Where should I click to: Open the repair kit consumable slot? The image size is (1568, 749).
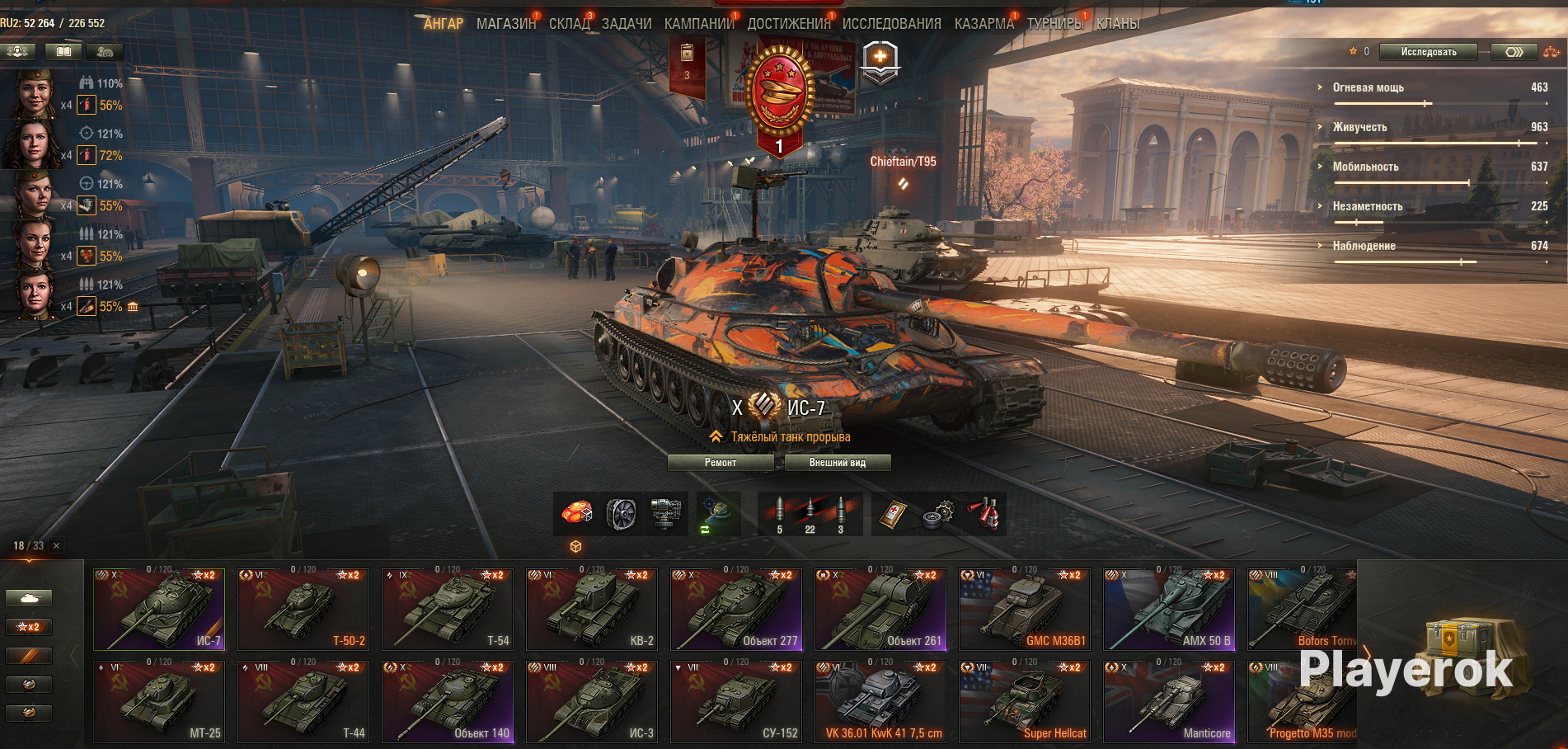click(x=935, y=514)
